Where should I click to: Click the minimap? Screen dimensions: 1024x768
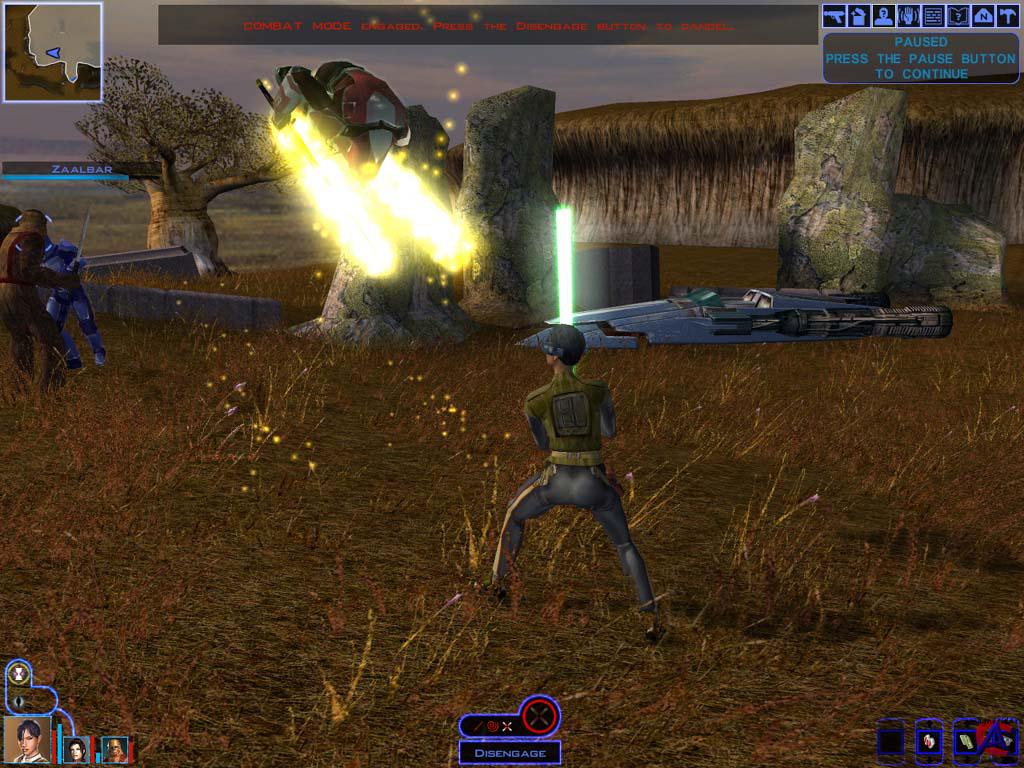(53, 52)
